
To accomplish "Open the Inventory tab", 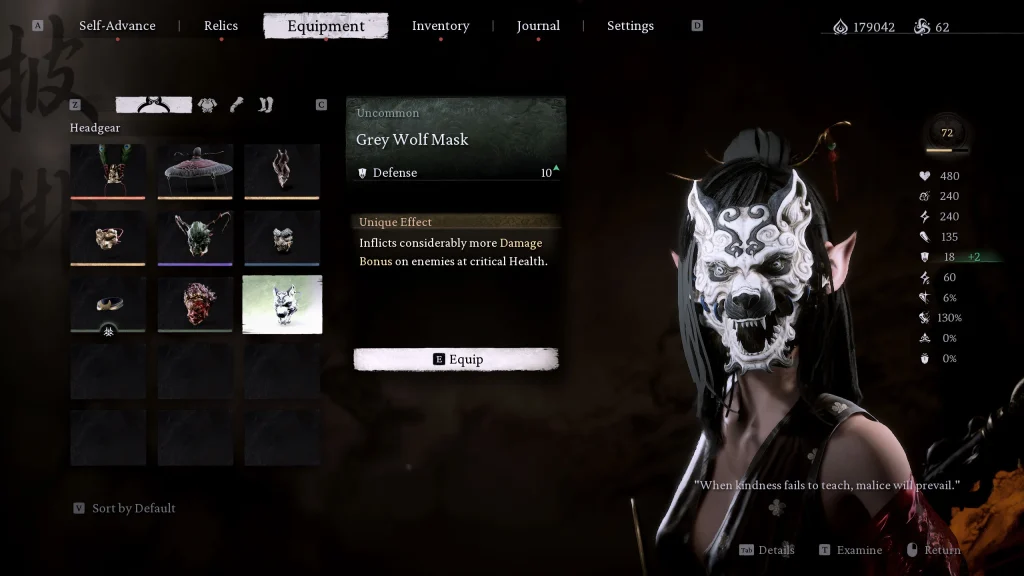I will (440, 26).
